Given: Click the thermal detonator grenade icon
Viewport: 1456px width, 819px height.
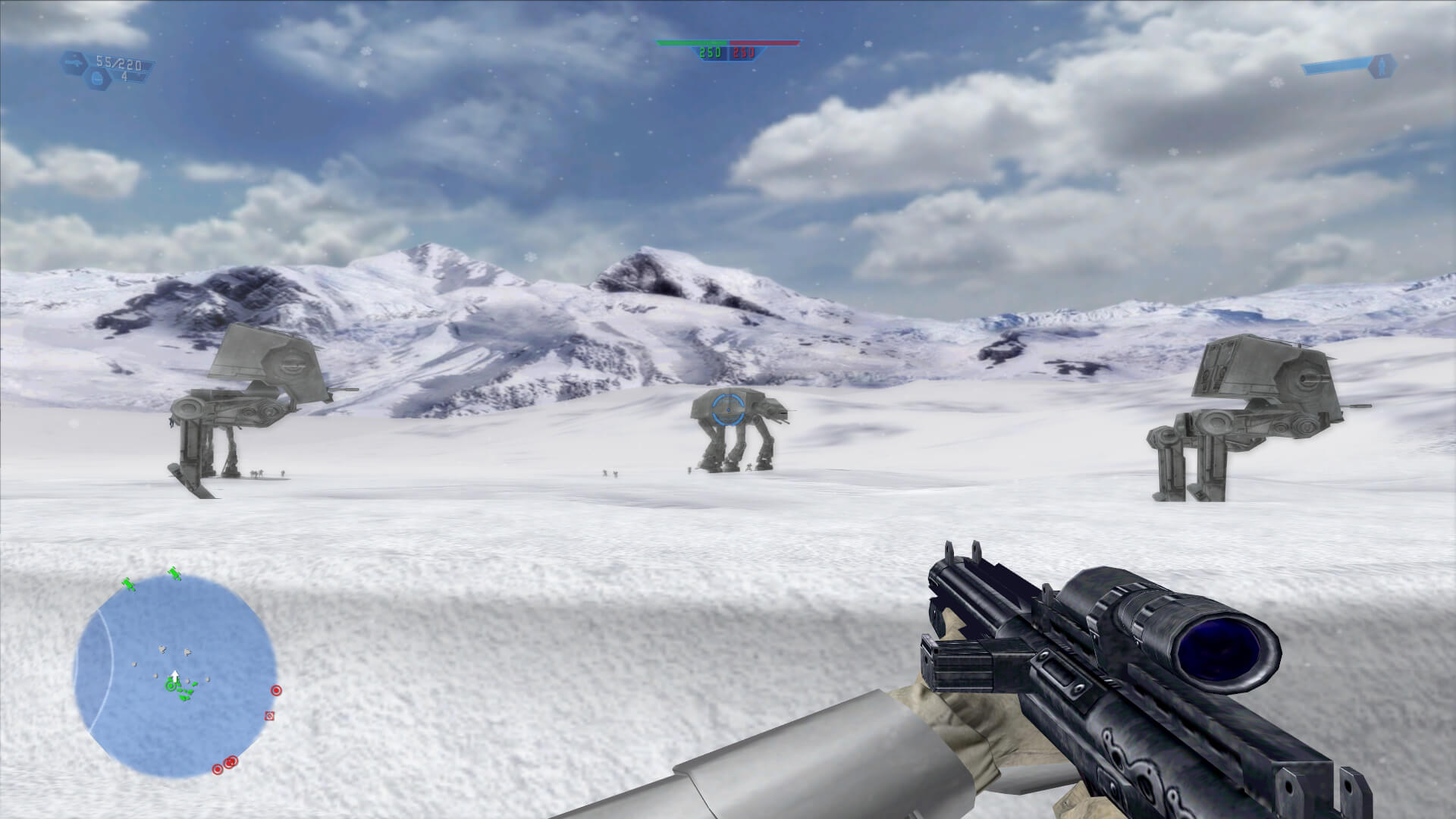Looking at the screenshot, I should pyautogui.click(x=98, y=78).
